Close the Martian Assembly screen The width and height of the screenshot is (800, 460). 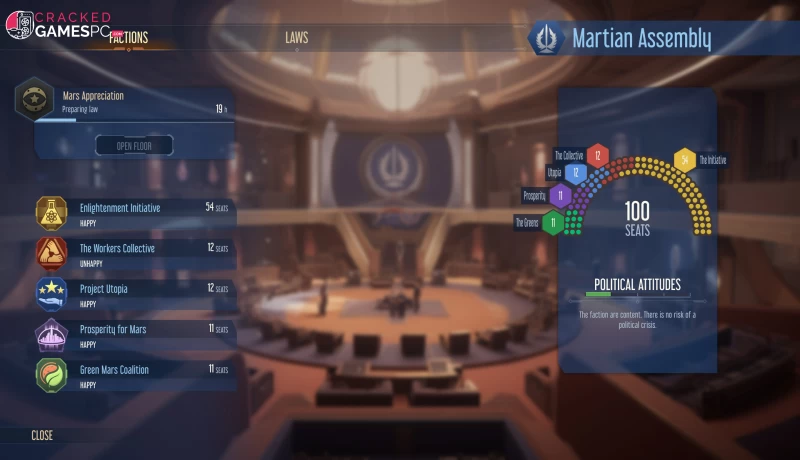pyautogui.click(x=42, y=436)
